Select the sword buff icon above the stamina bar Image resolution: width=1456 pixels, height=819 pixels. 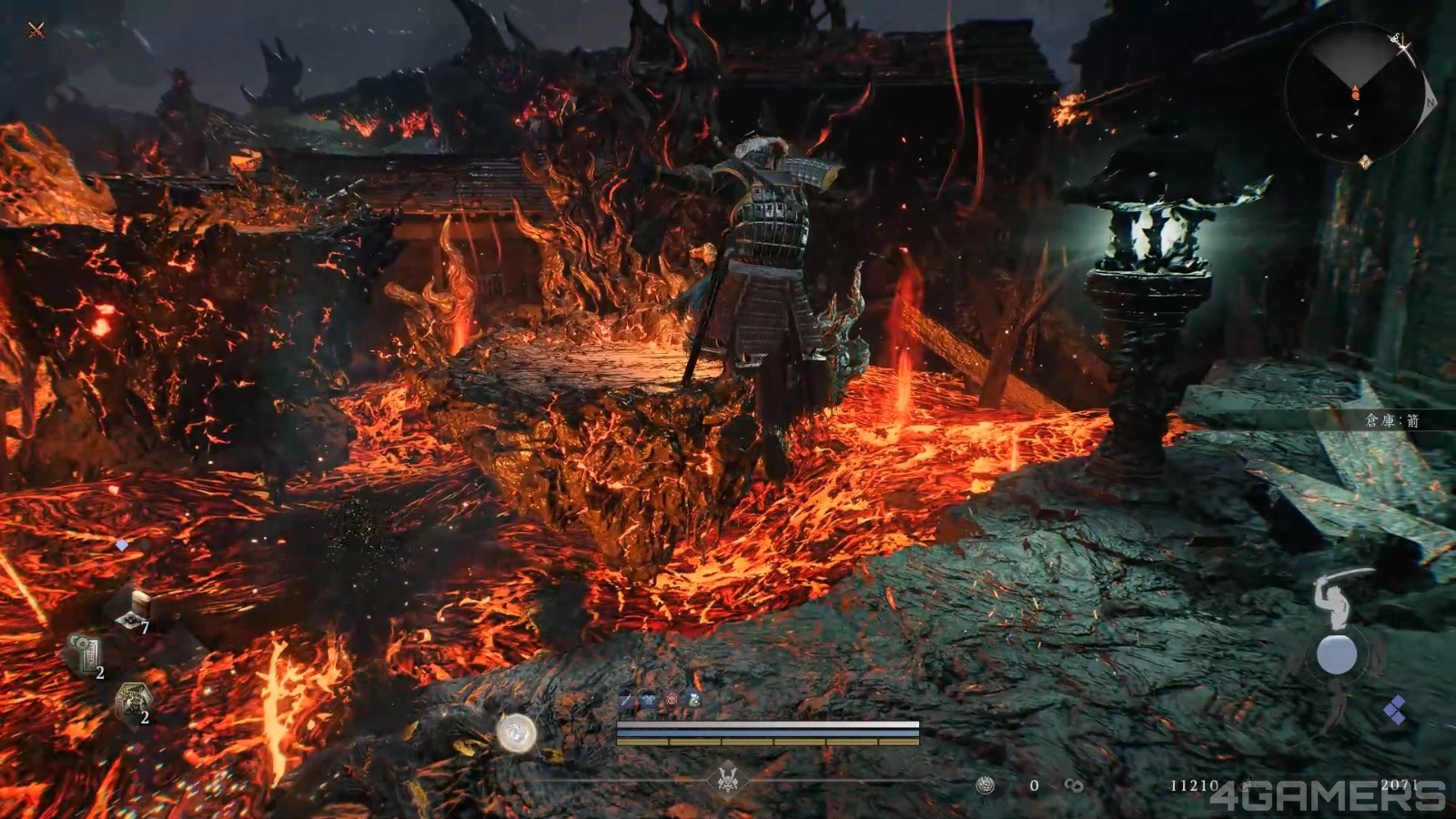coord(623,701)
